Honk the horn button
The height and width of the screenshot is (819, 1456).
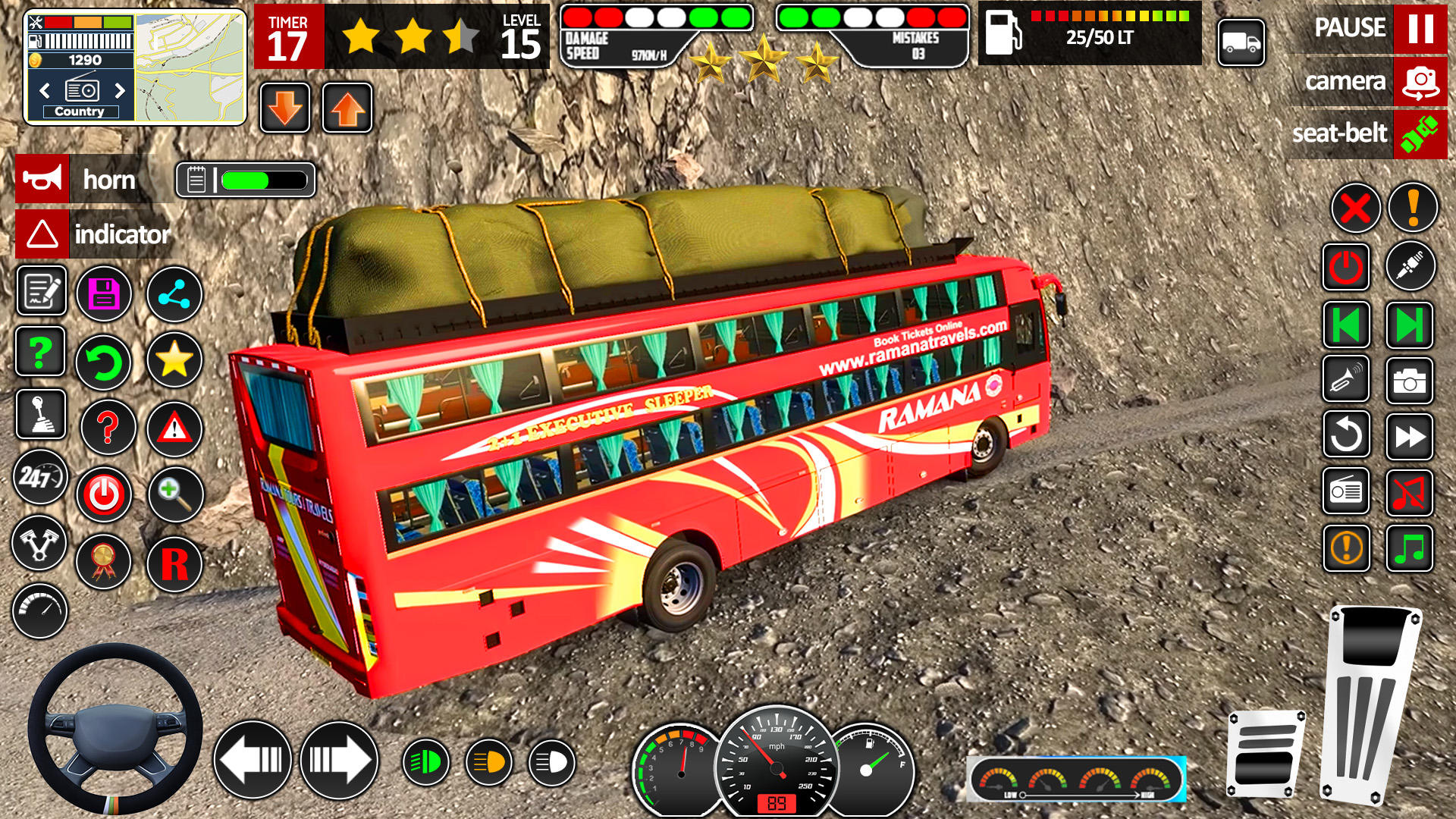click(x=42, y=180)
